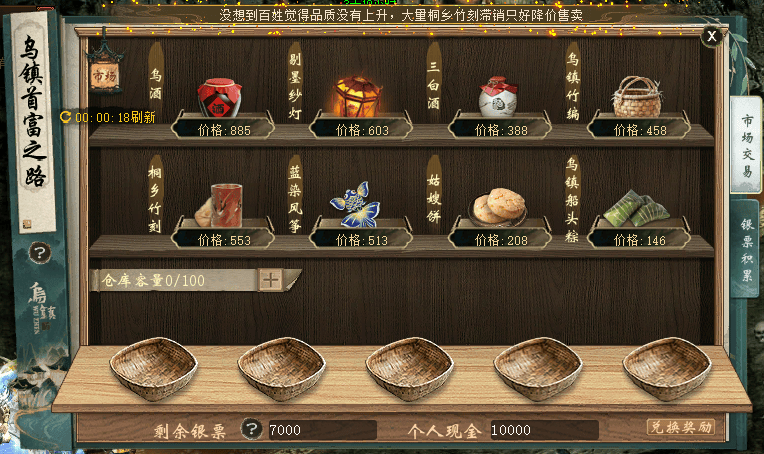Open the 银票积累 tab

pos(746,256)
